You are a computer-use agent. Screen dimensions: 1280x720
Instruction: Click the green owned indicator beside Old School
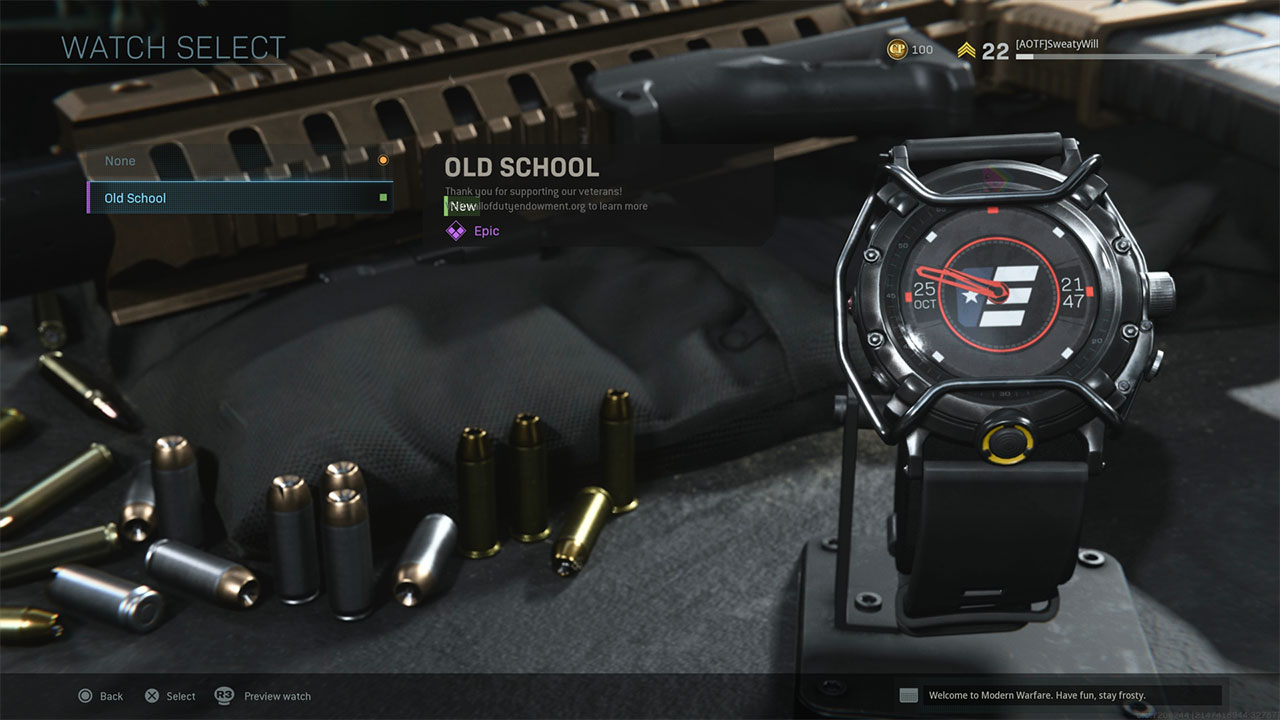[x=381, y=198]
